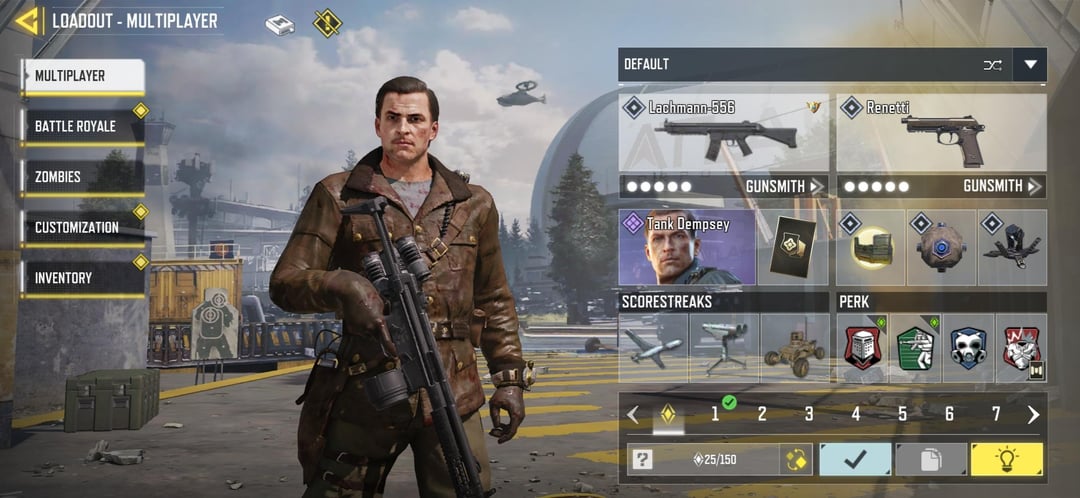
Task: Confirm loadout with the checkmark button
Action: click(x=855, y=459)
